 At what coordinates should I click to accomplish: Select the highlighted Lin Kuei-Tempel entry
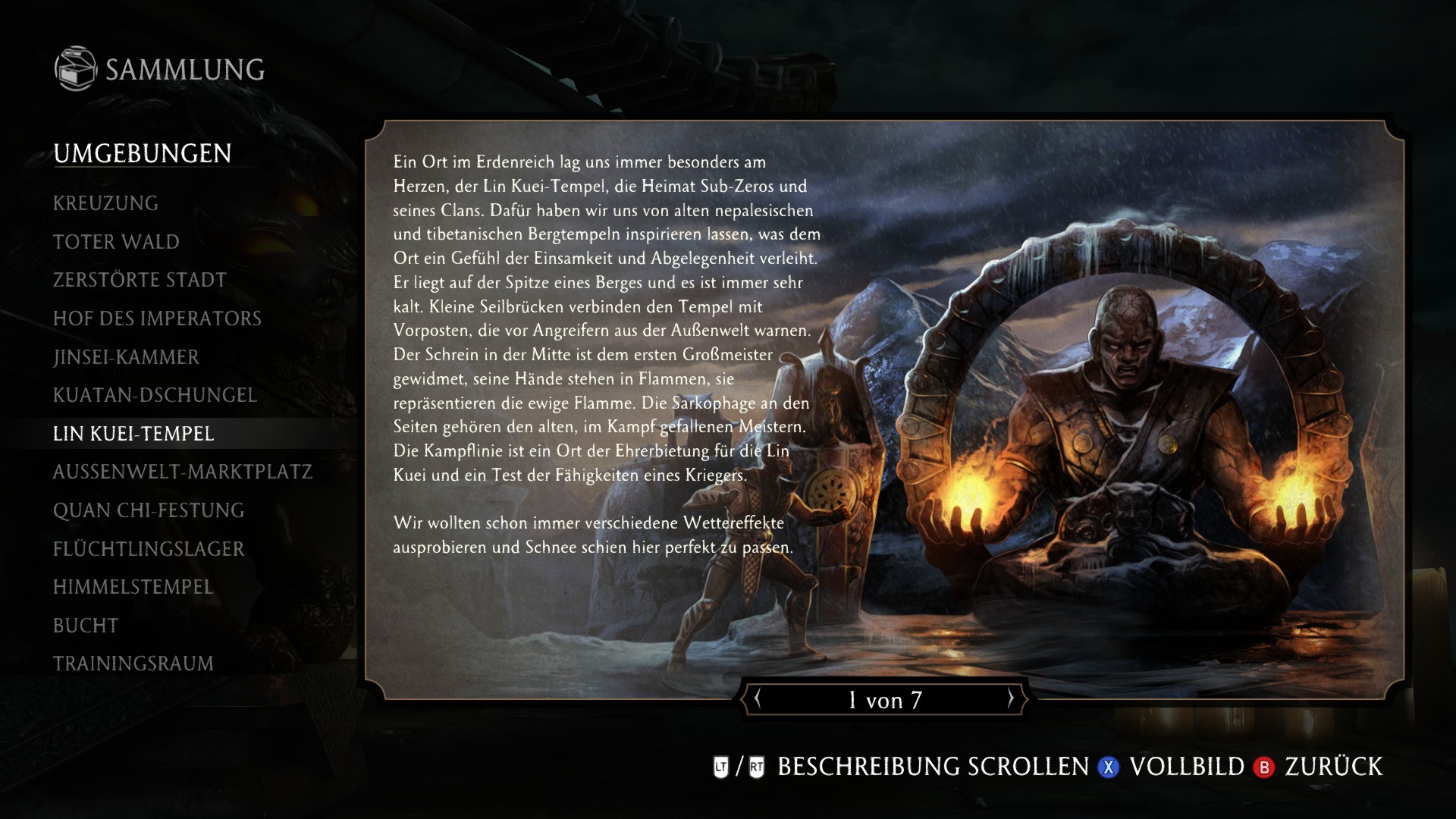pos(133,435)
